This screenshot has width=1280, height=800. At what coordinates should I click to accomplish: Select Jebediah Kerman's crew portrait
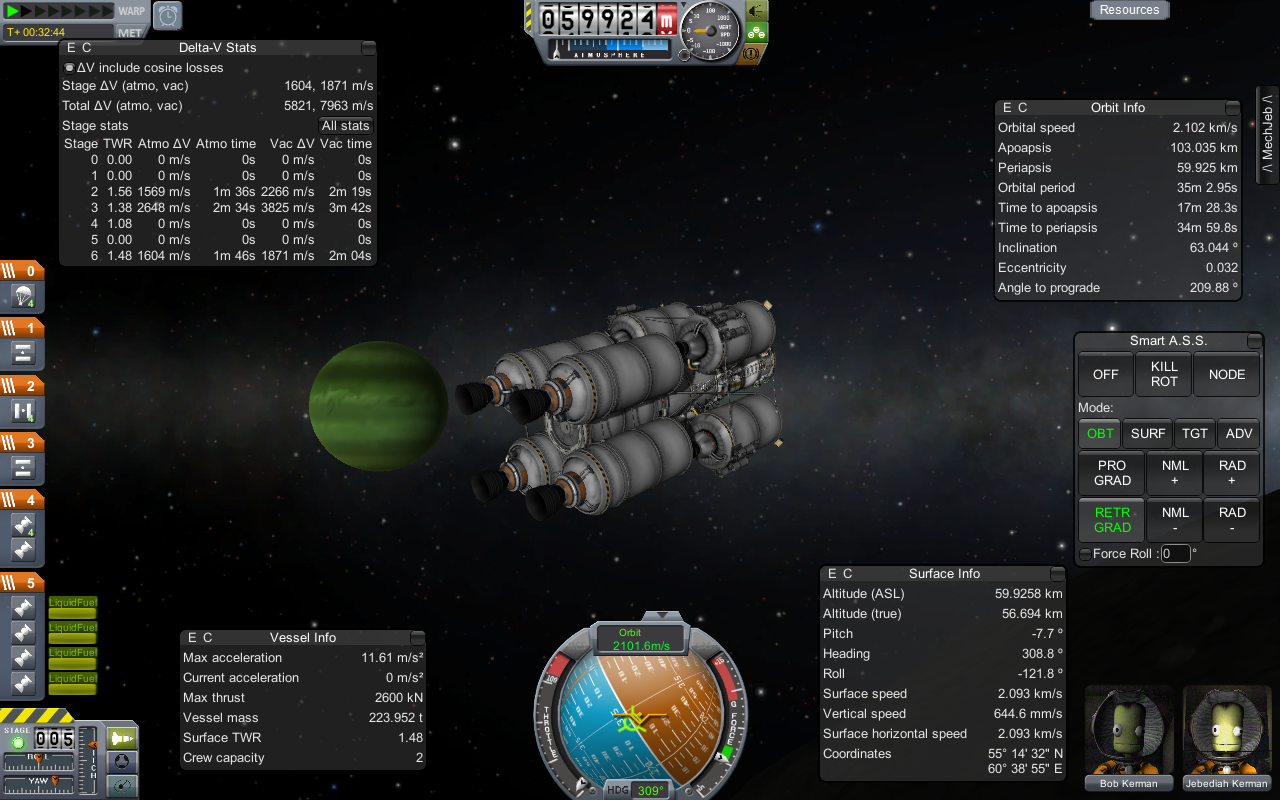(x=1226, y=735)
